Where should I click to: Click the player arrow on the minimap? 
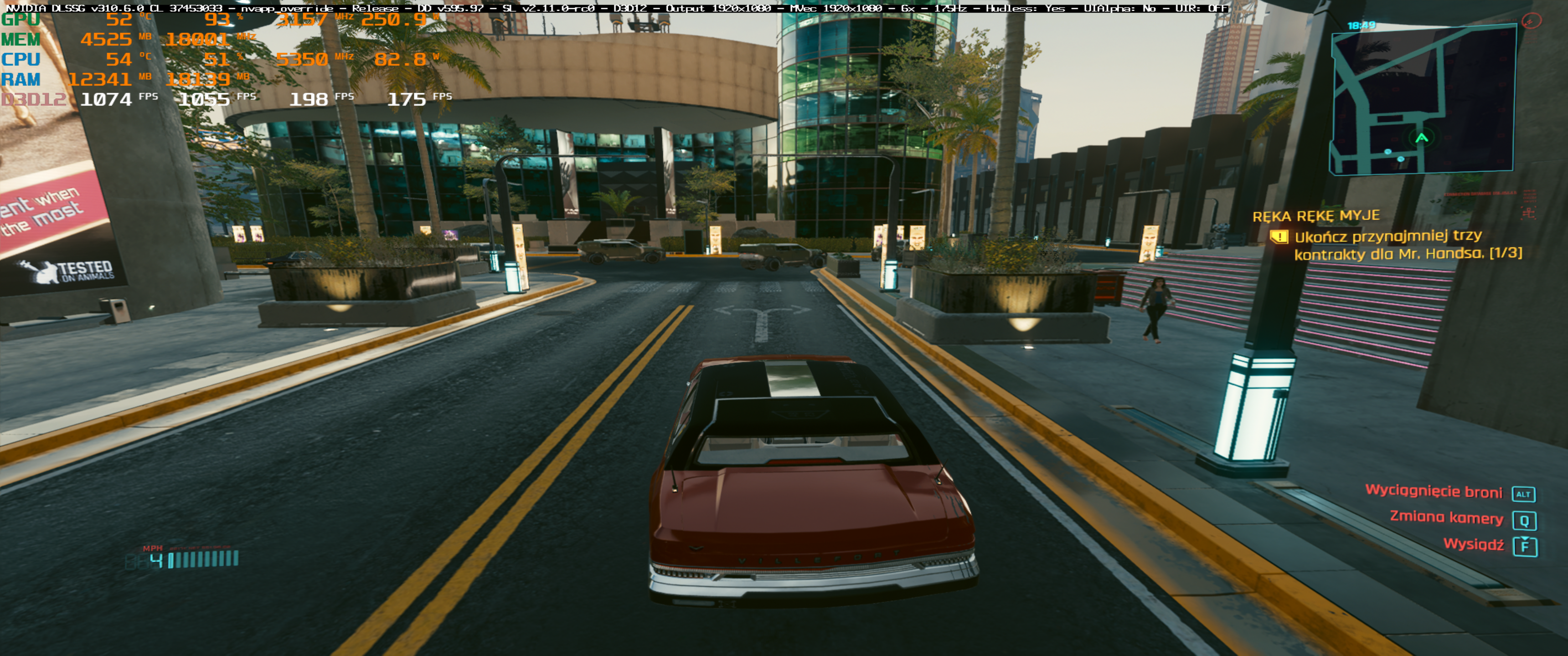click(1421, 138)
